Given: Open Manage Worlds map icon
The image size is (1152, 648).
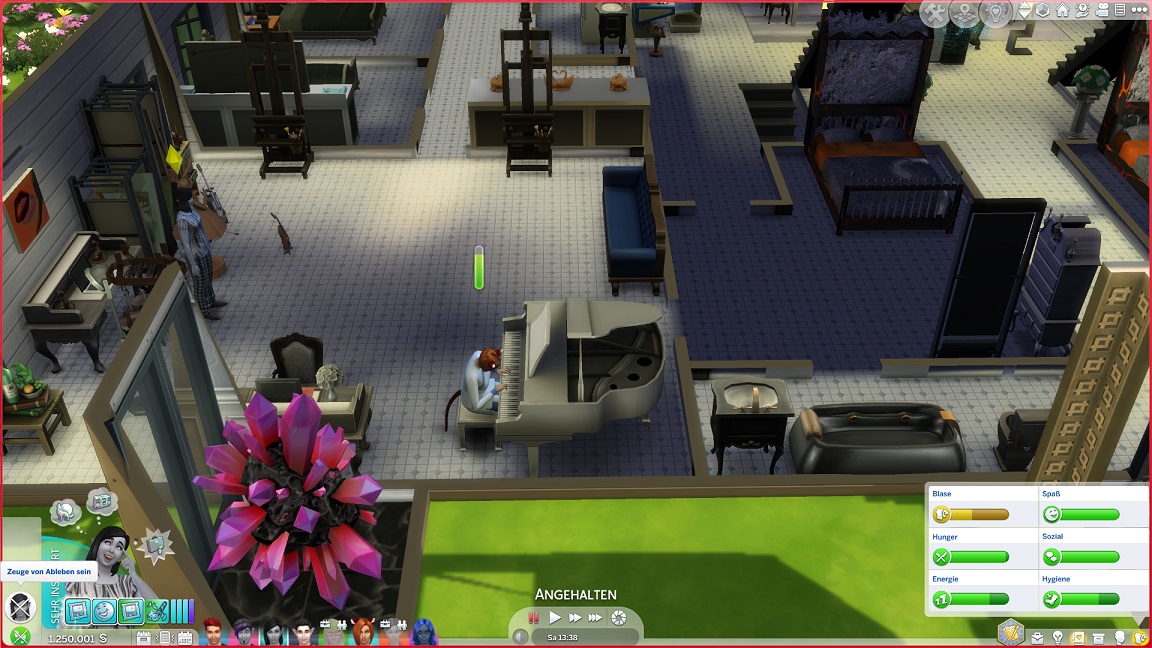Looking at the screenshot, I should 964,13.
